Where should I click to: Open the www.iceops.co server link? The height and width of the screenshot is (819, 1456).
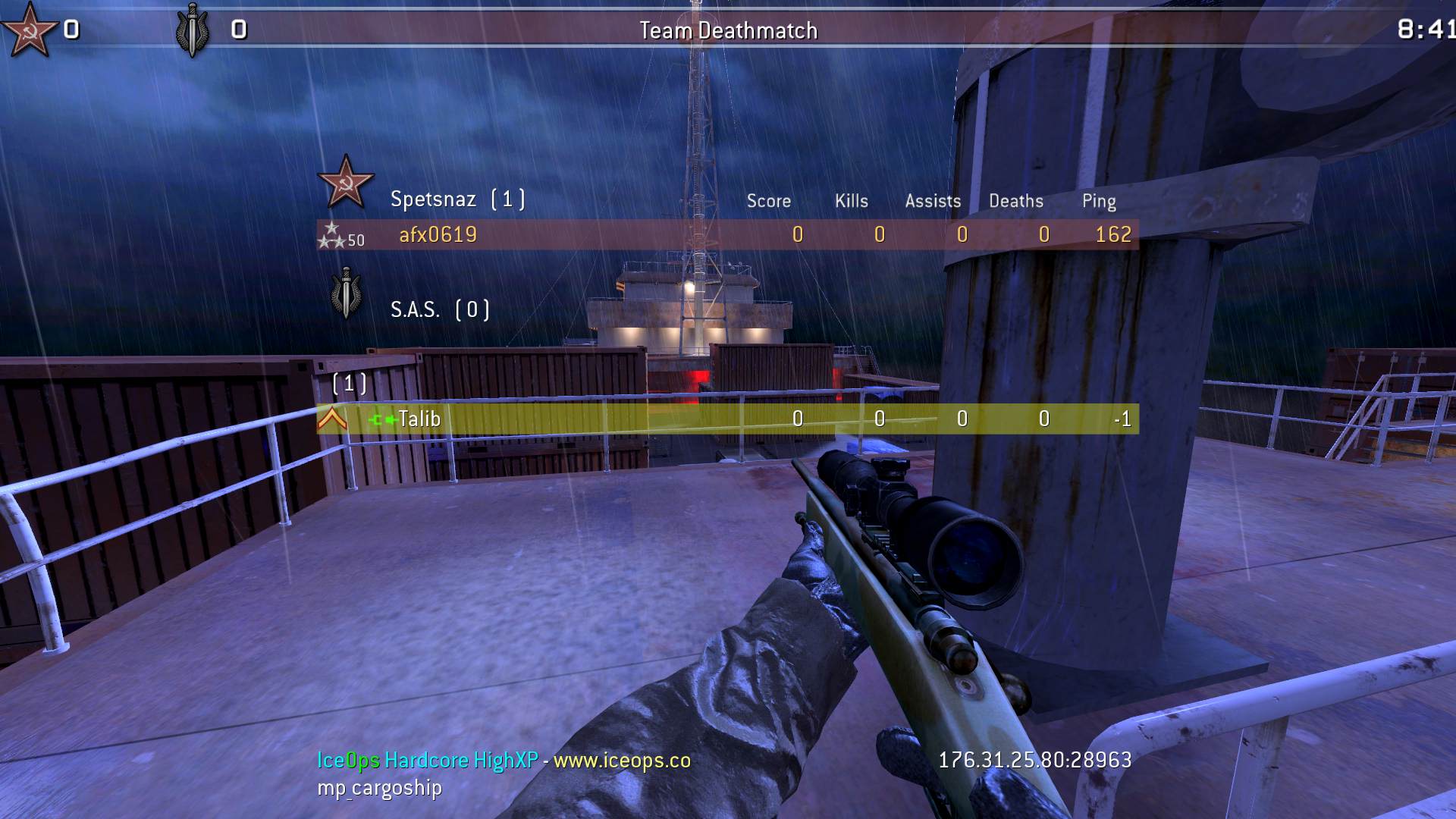pos(622,761)
